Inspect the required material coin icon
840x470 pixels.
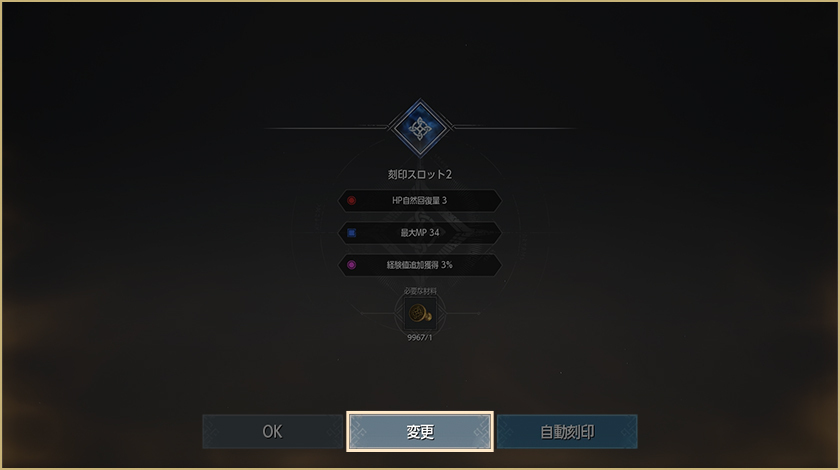coord(420,313)
